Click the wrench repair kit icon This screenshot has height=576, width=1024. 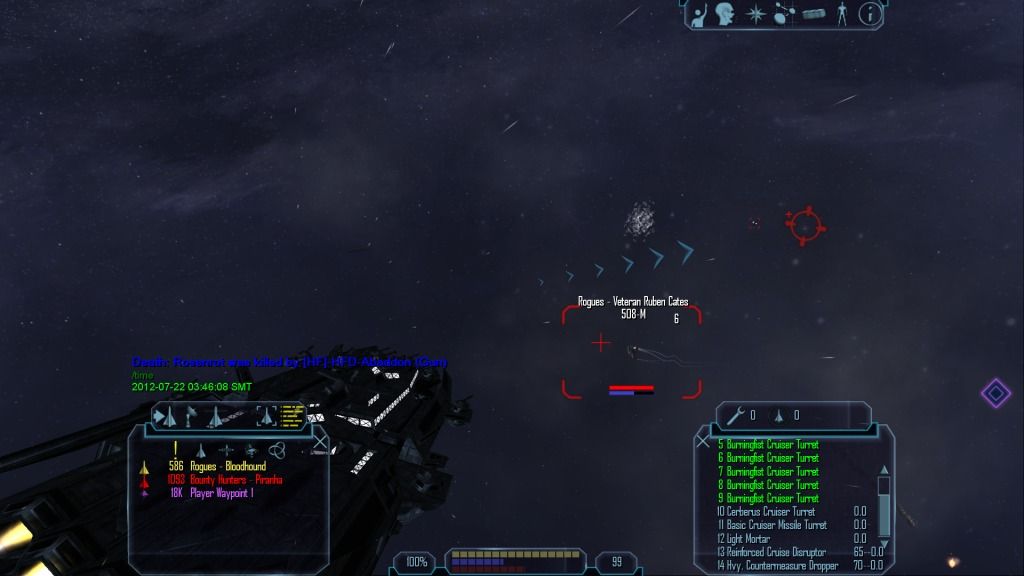pyautogui.click(x=736, y=415)
